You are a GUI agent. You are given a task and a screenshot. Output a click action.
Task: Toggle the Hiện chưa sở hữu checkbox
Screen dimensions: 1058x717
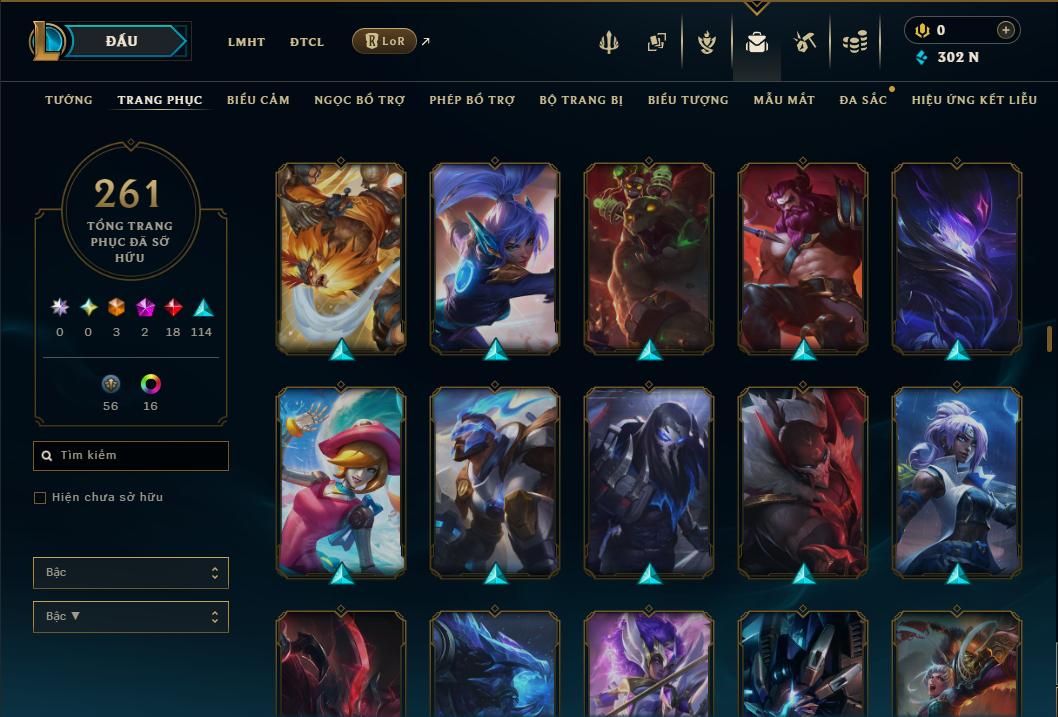[40, 498]
